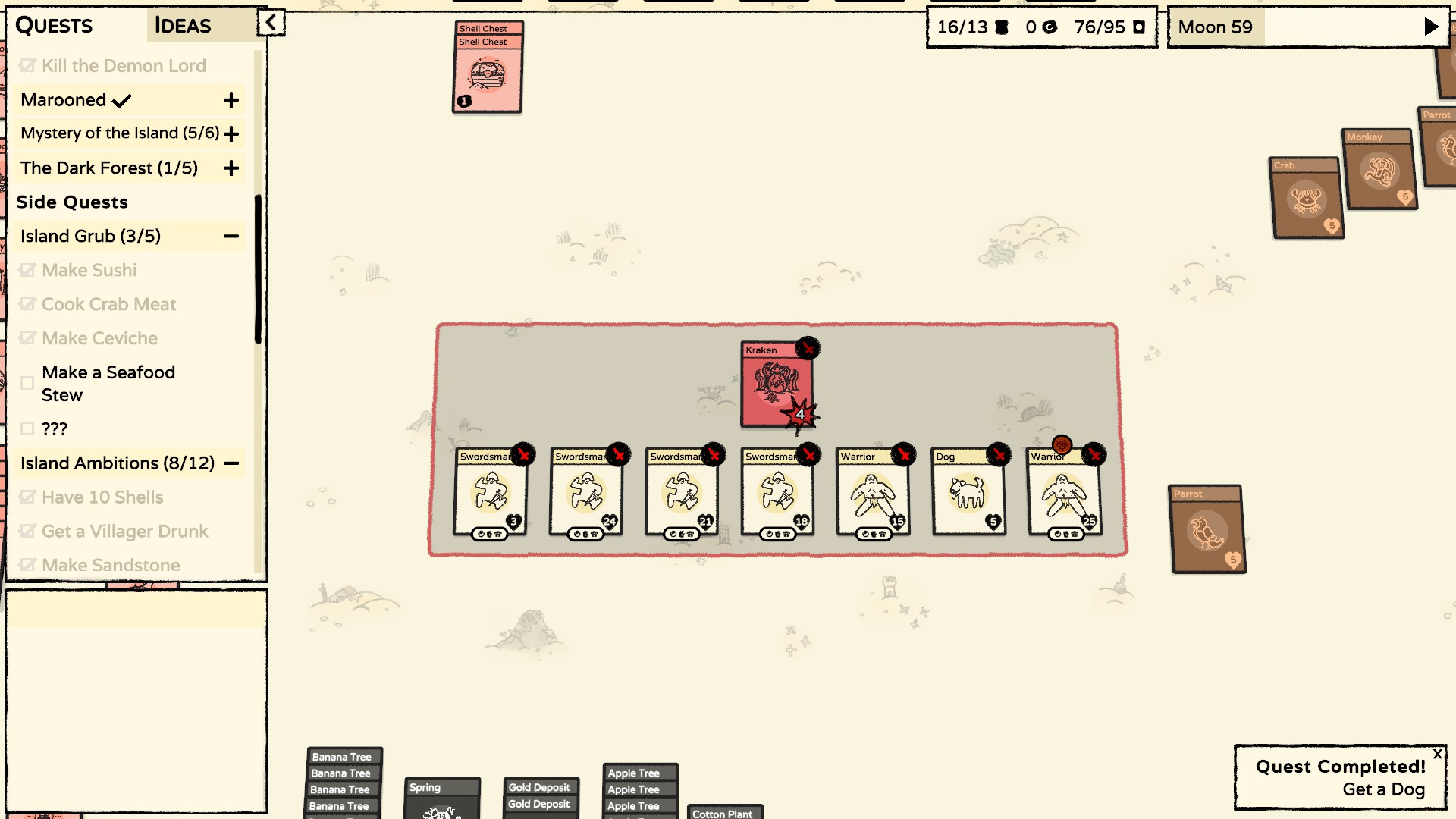
Task: Select the Make a Seafood Stew quest
Action: pyautogui.click(x=108, y=384)
